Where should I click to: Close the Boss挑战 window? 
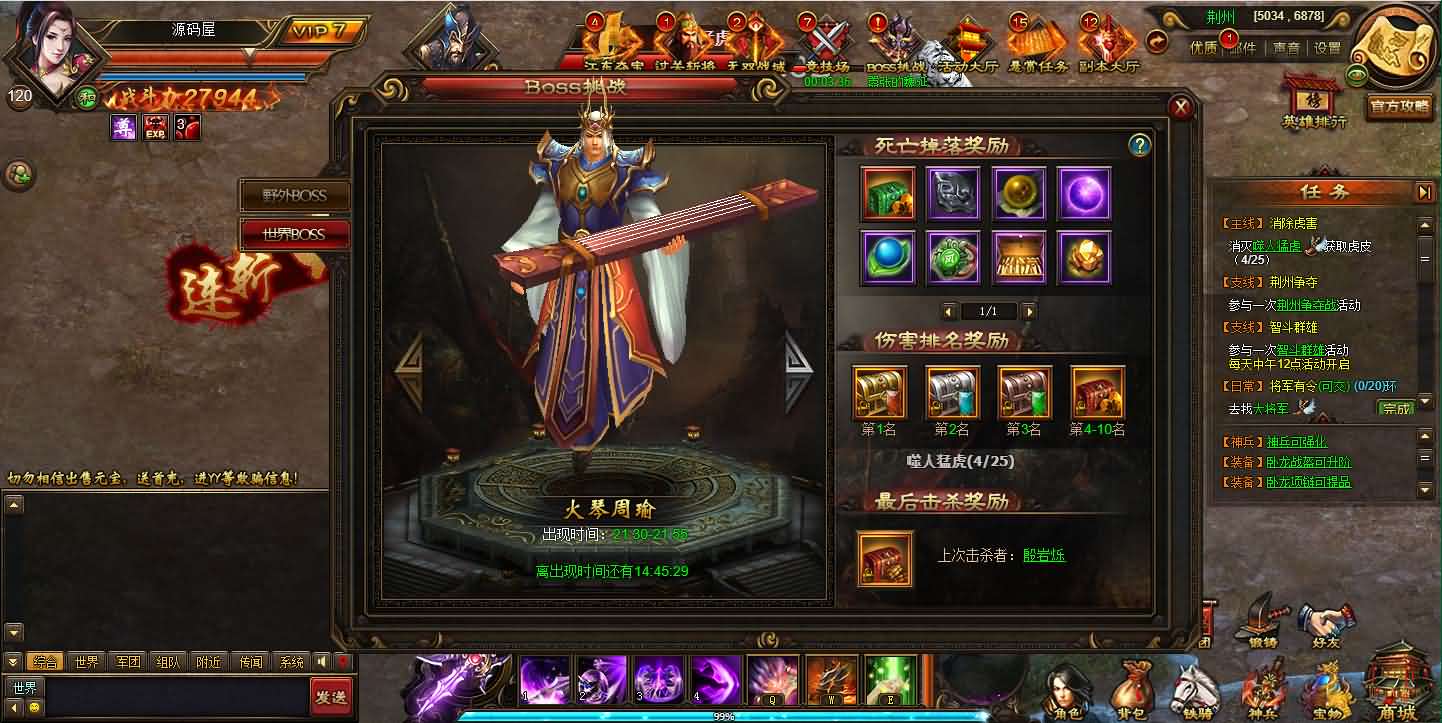click(x=1181, y=108)
